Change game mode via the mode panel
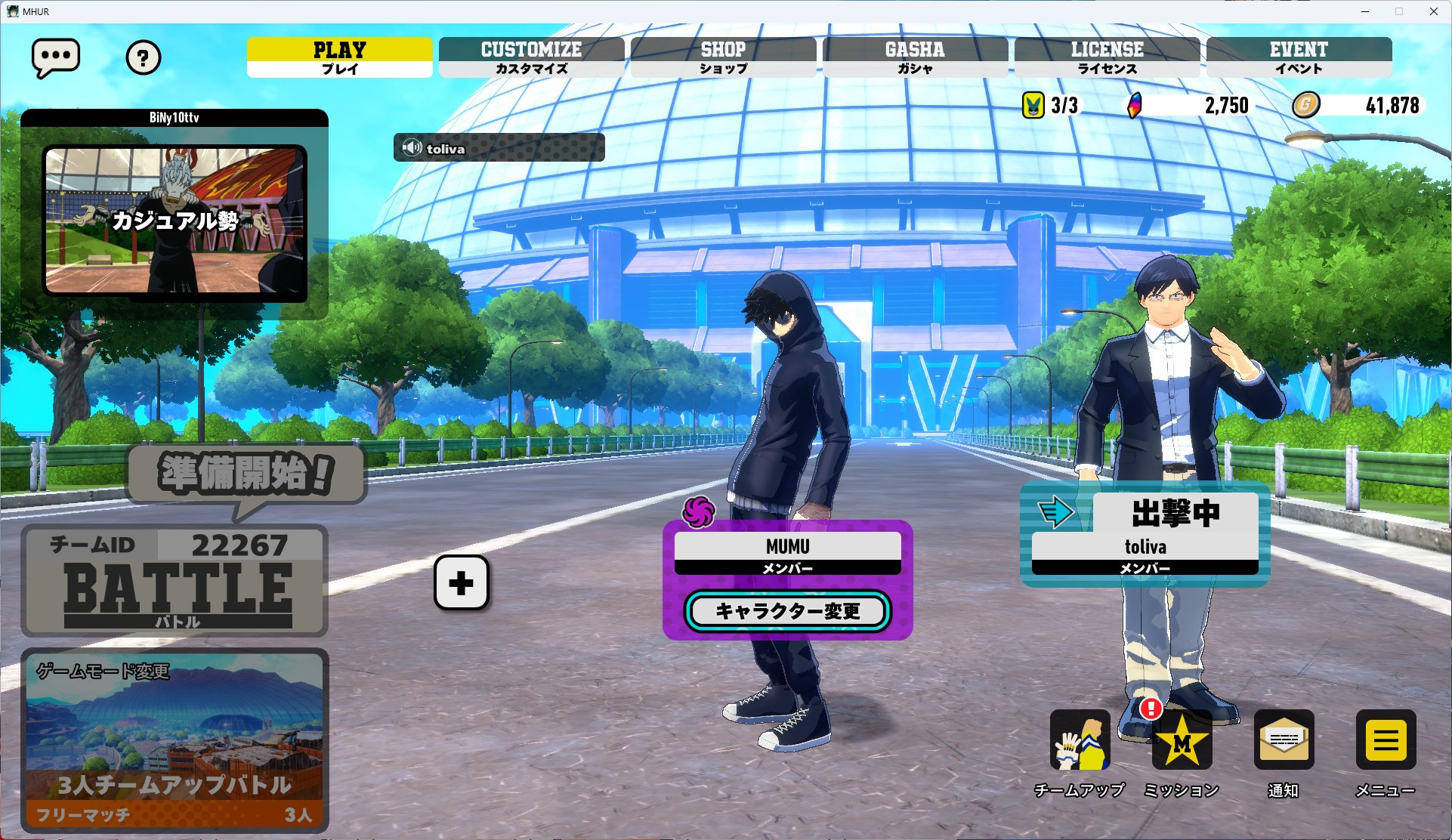Image resolution: width=1452 pixels, height=840 pixels. pyautogui.click(x=175, y=740)
